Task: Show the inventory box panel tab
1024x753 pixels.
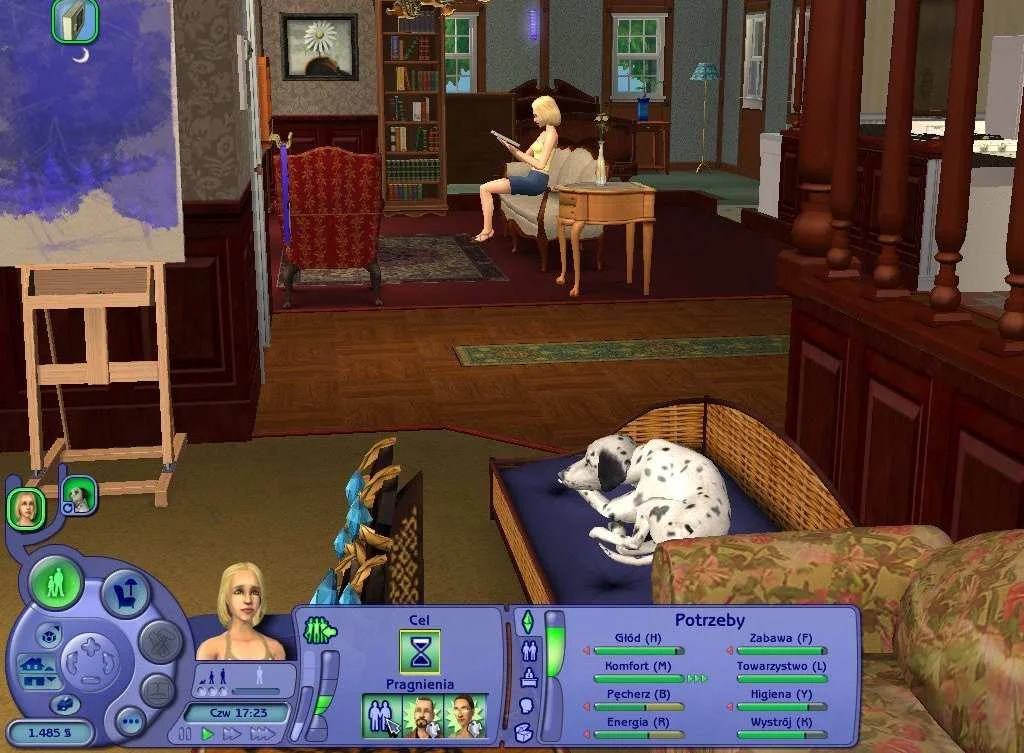Action: [524, 732]
